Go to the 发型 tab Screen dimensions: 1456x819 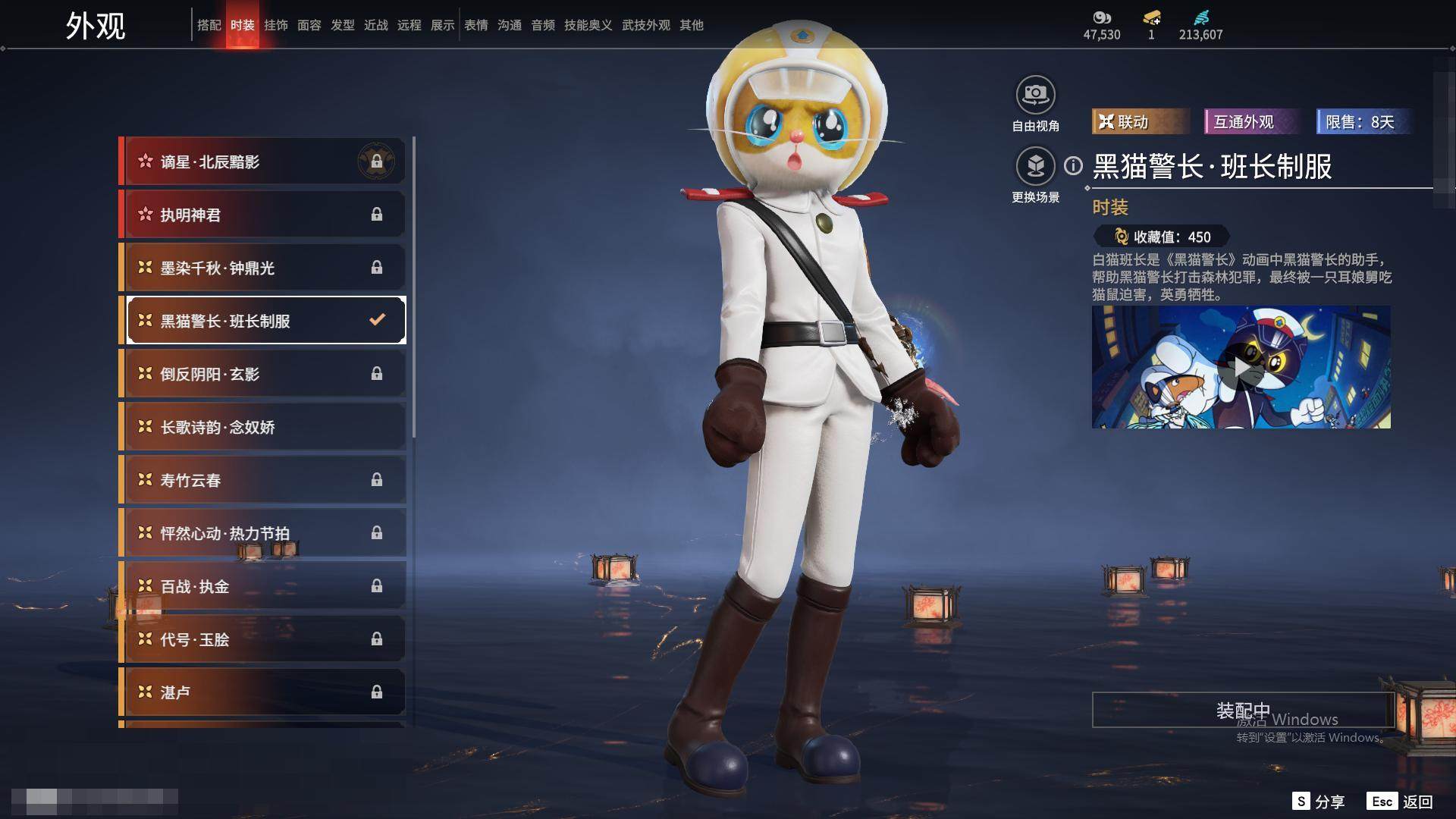343,25
